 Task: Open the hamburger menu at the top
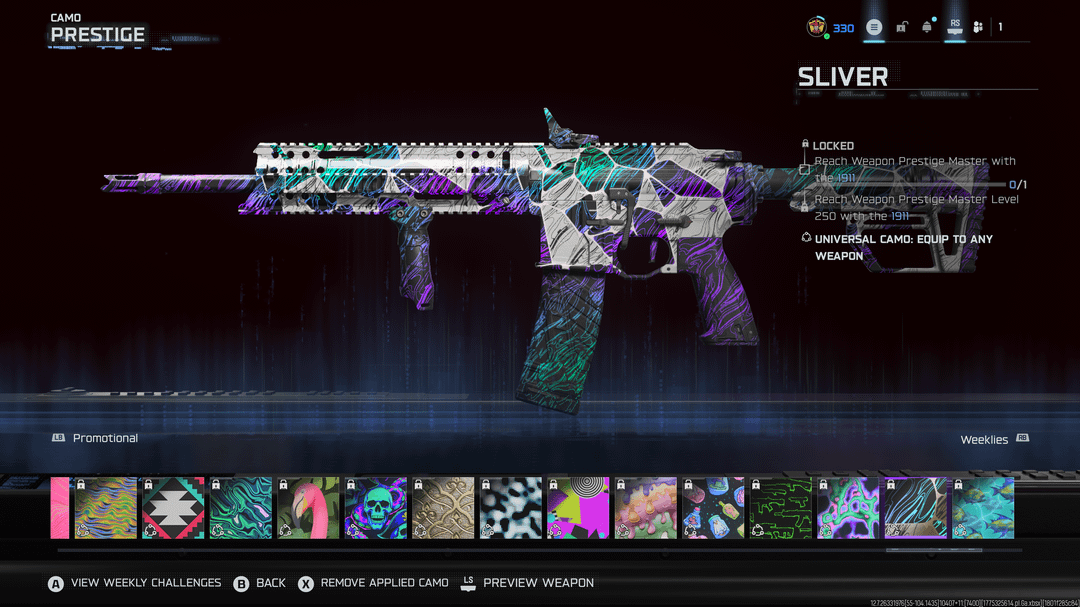(874, 27)
